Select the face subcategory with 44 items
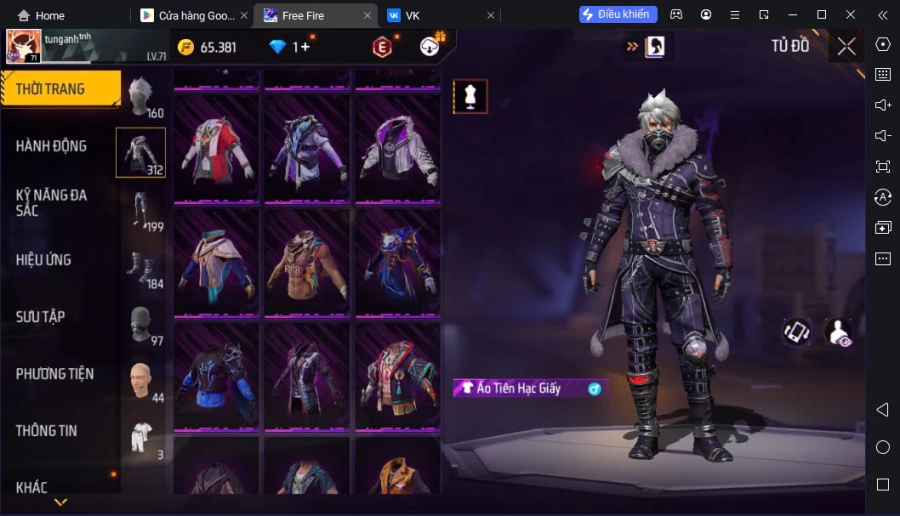The image size is (900, 516). [x=141, y=382]
